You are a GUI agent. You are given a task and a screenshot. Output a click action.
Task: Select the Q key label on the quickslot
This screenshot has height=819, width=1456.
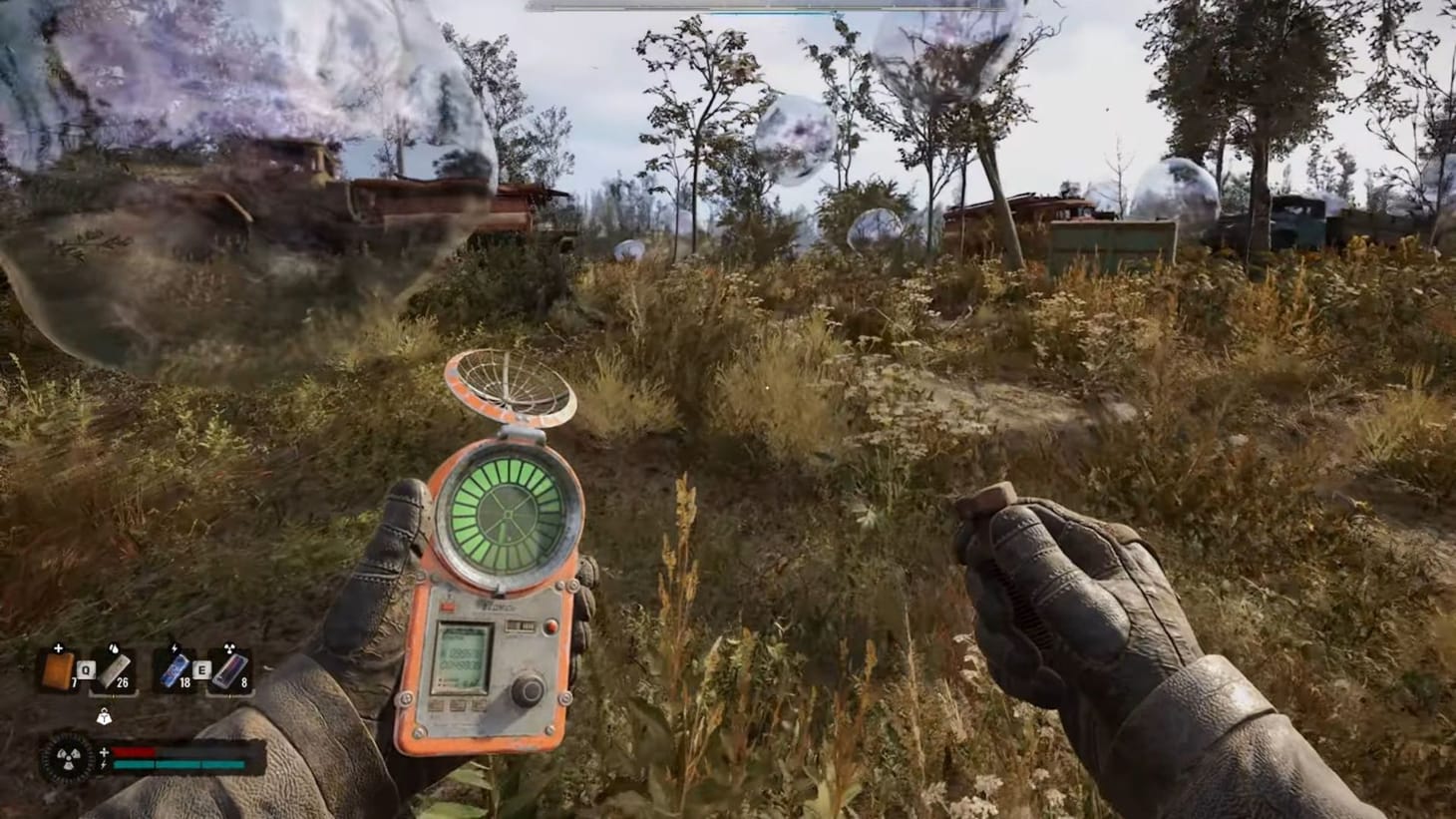pyautogui.click(x=85, y=668)
